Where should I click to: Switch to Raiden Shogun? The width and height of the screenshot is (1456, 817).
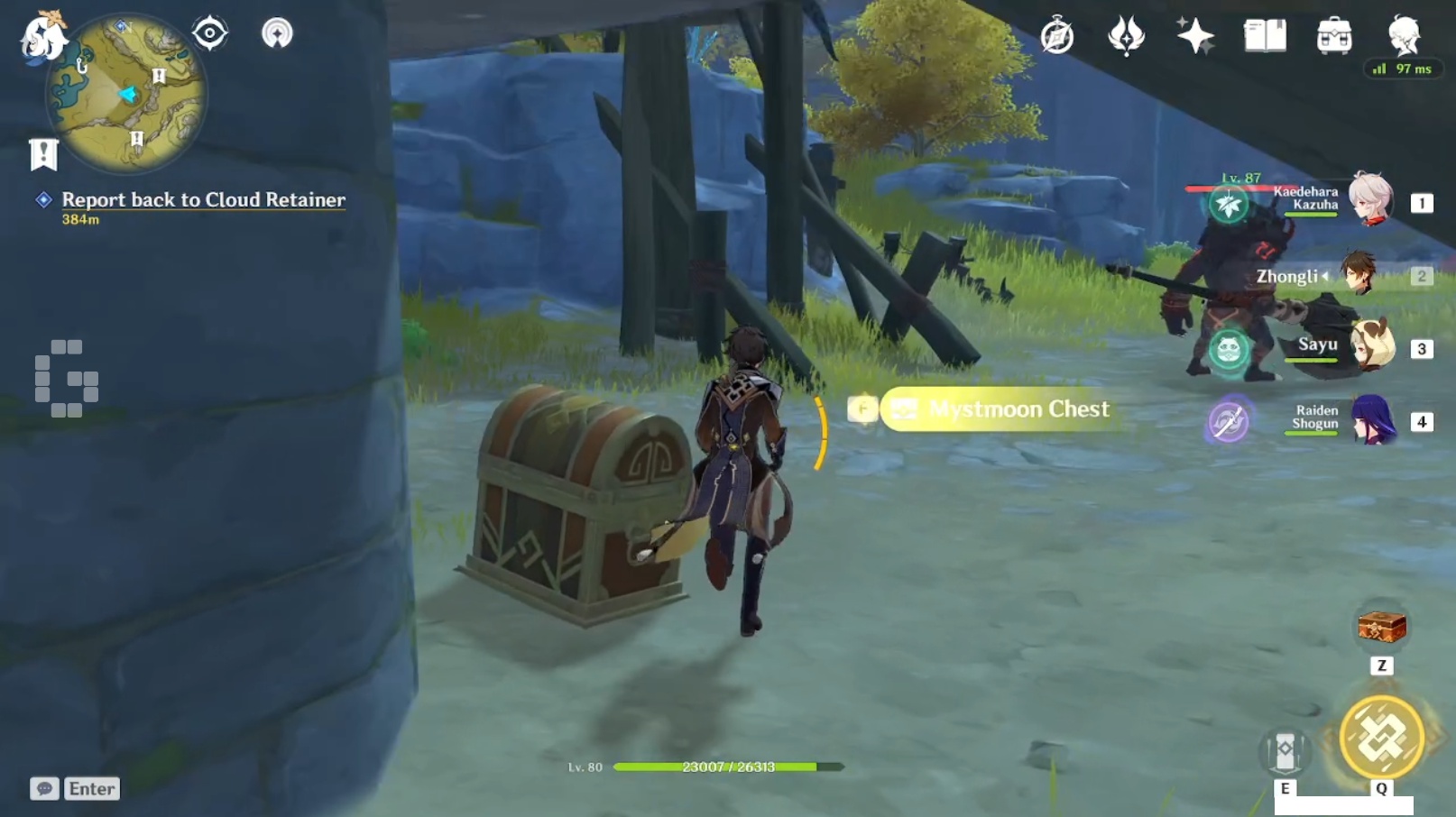pos(1372,420)
